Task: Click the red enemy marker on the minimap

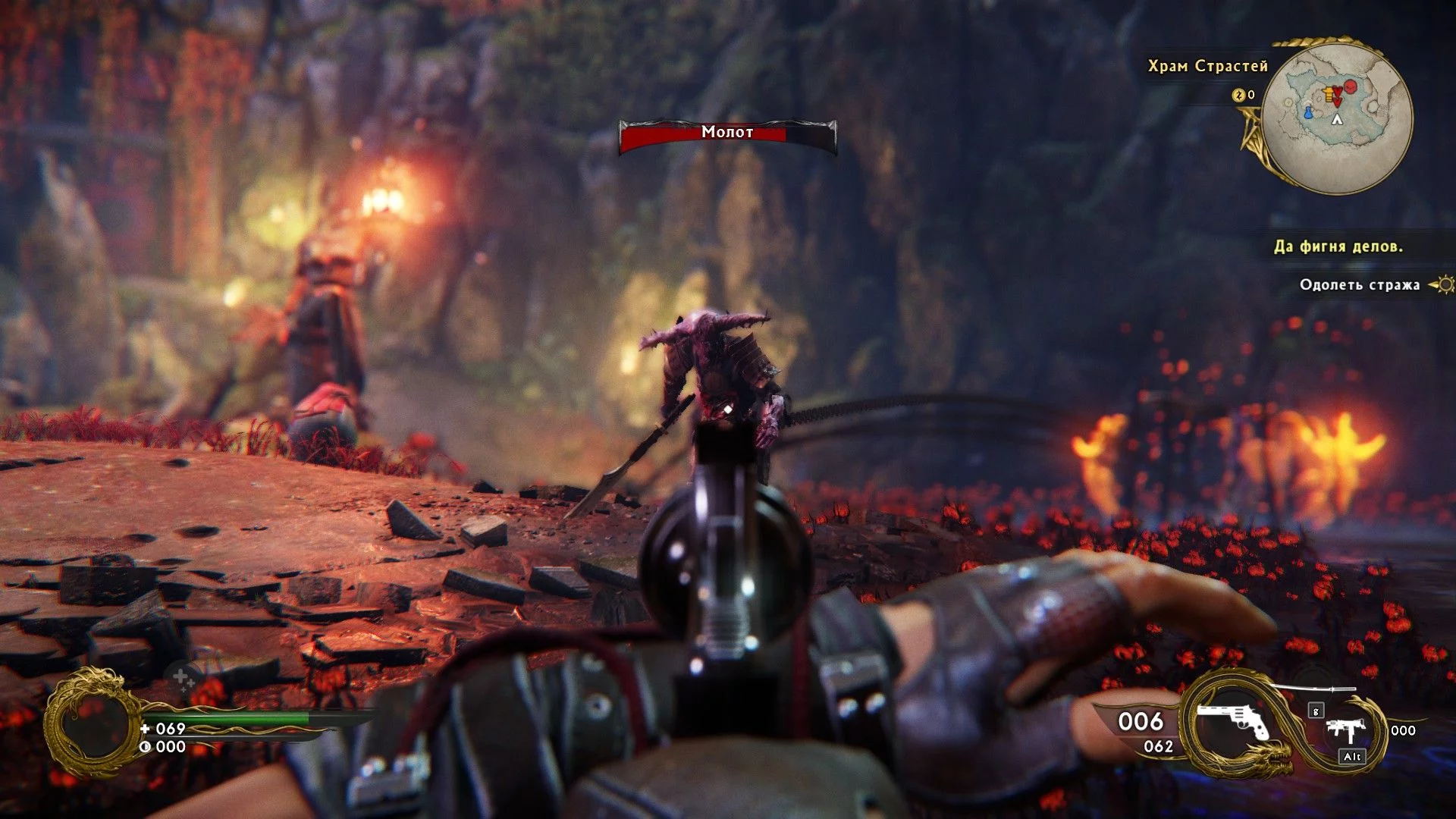Action: pos(1350,86)
